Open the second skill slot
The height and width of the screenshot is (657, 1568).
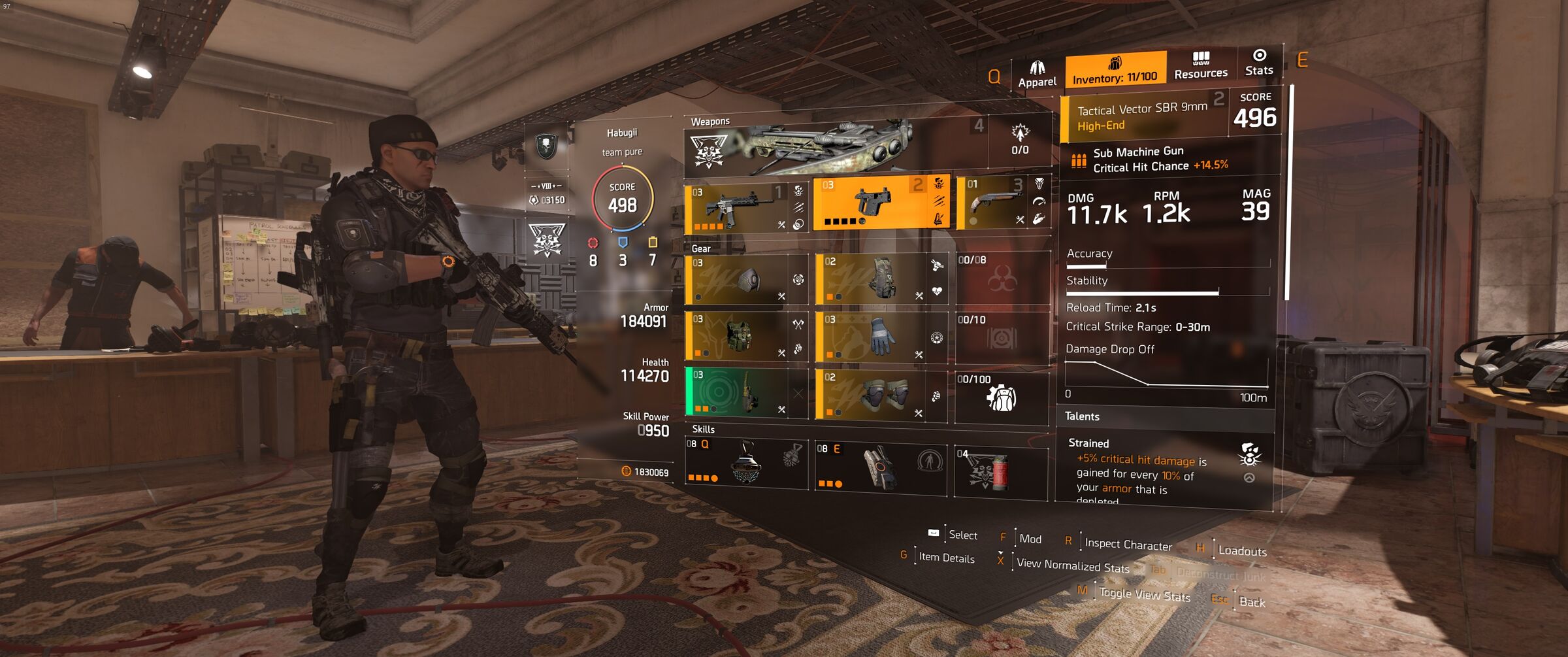[880, 466]
